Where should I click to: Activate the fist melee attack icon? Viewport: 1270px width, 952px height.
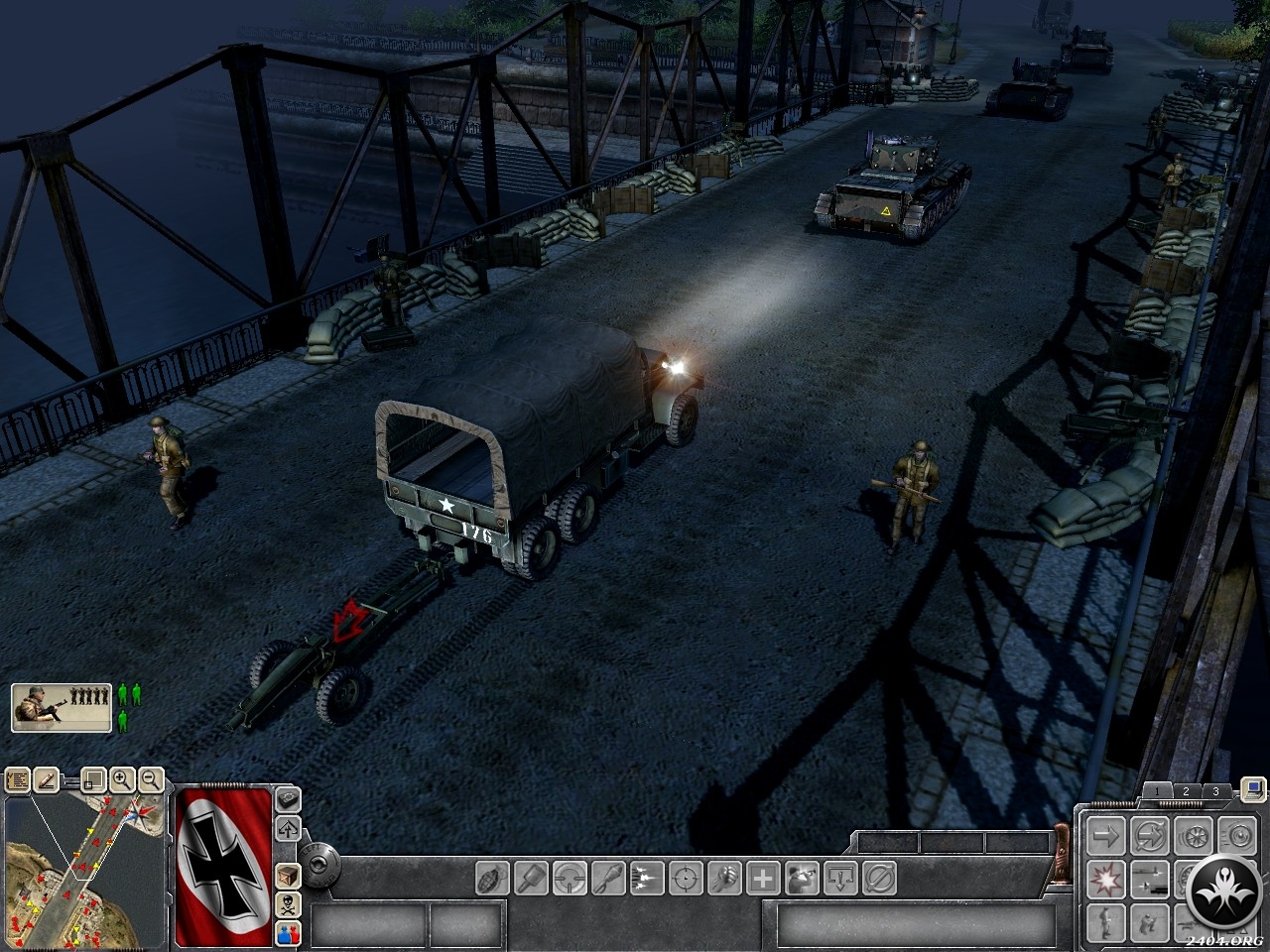tap(723, 878)
